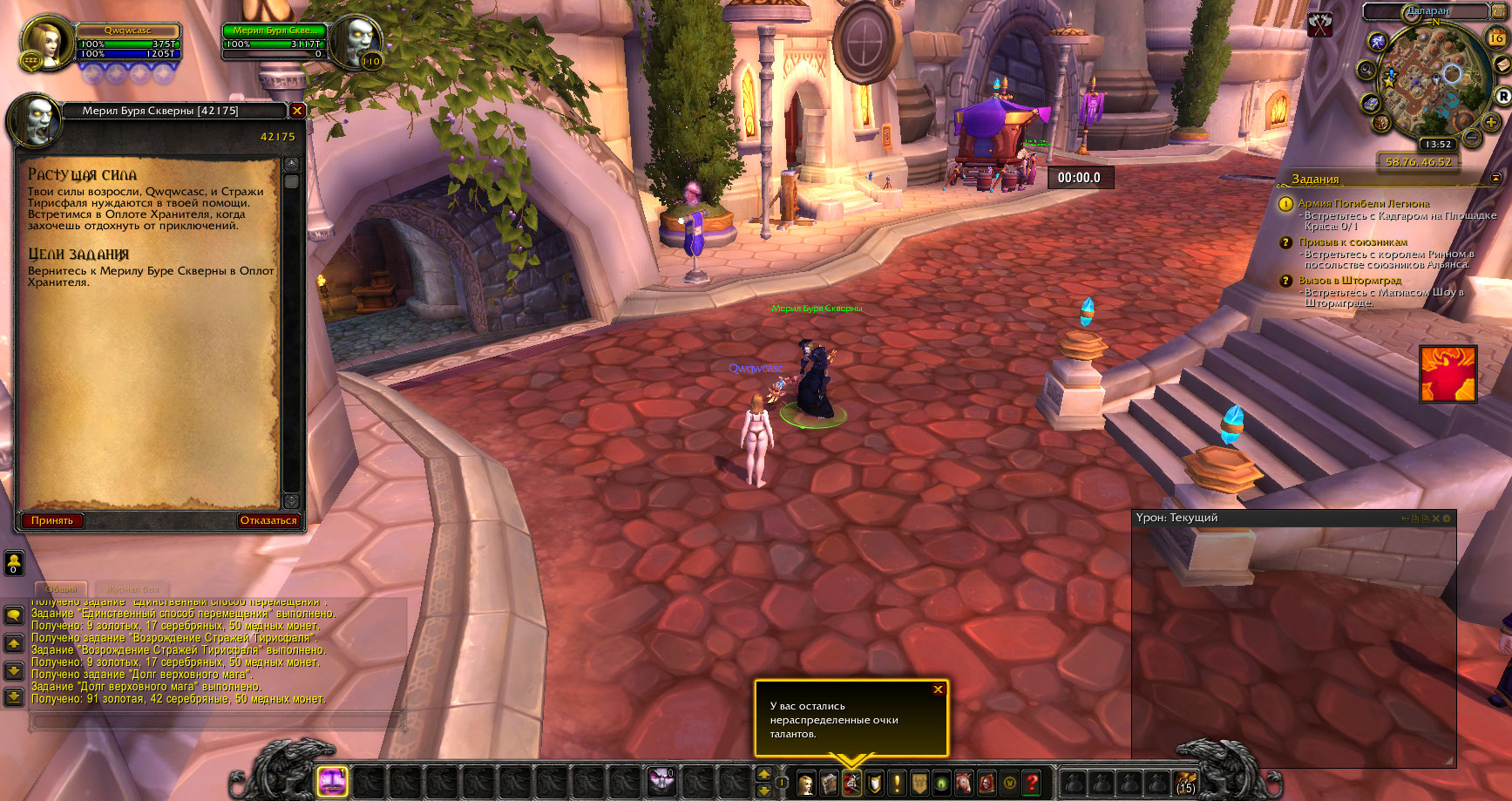Zoom out the minimap with the minus button
Image resolution: width=1512 pixels, height=801 pixels.
(x=1472, y=138)
